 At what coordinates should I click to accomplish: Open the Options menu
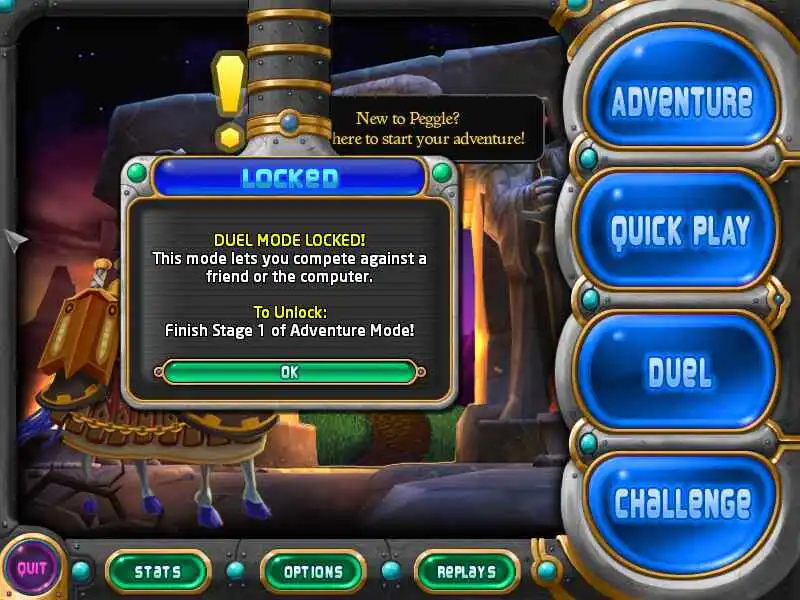click(313, 572)
